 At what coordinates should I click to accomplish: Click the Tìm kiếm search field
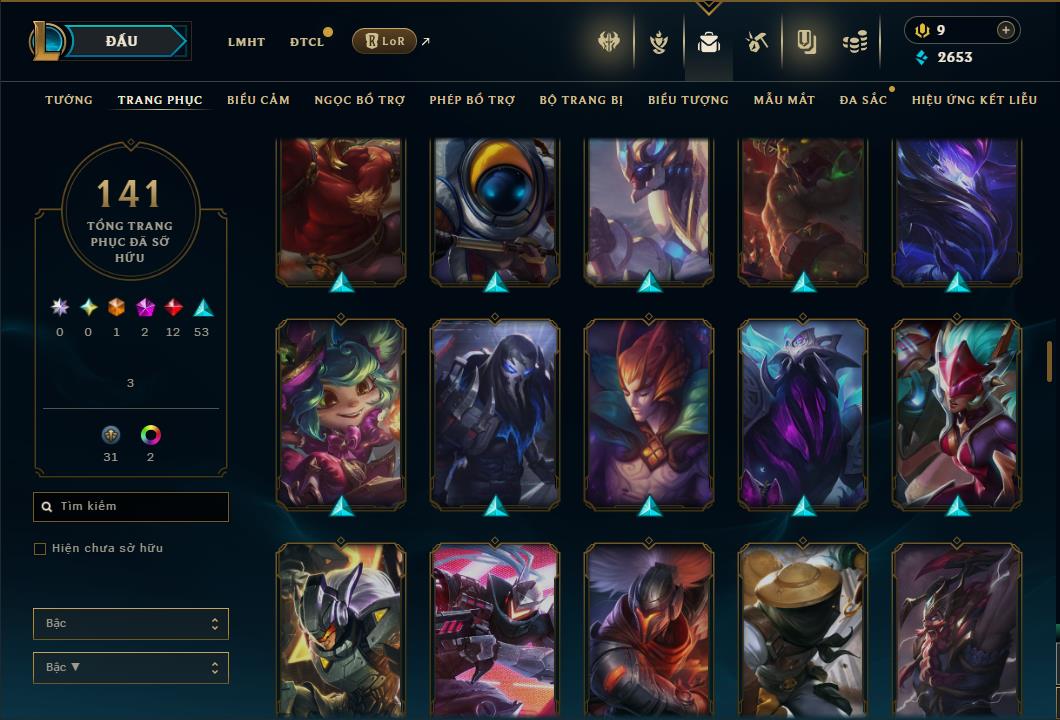[131, 507]
